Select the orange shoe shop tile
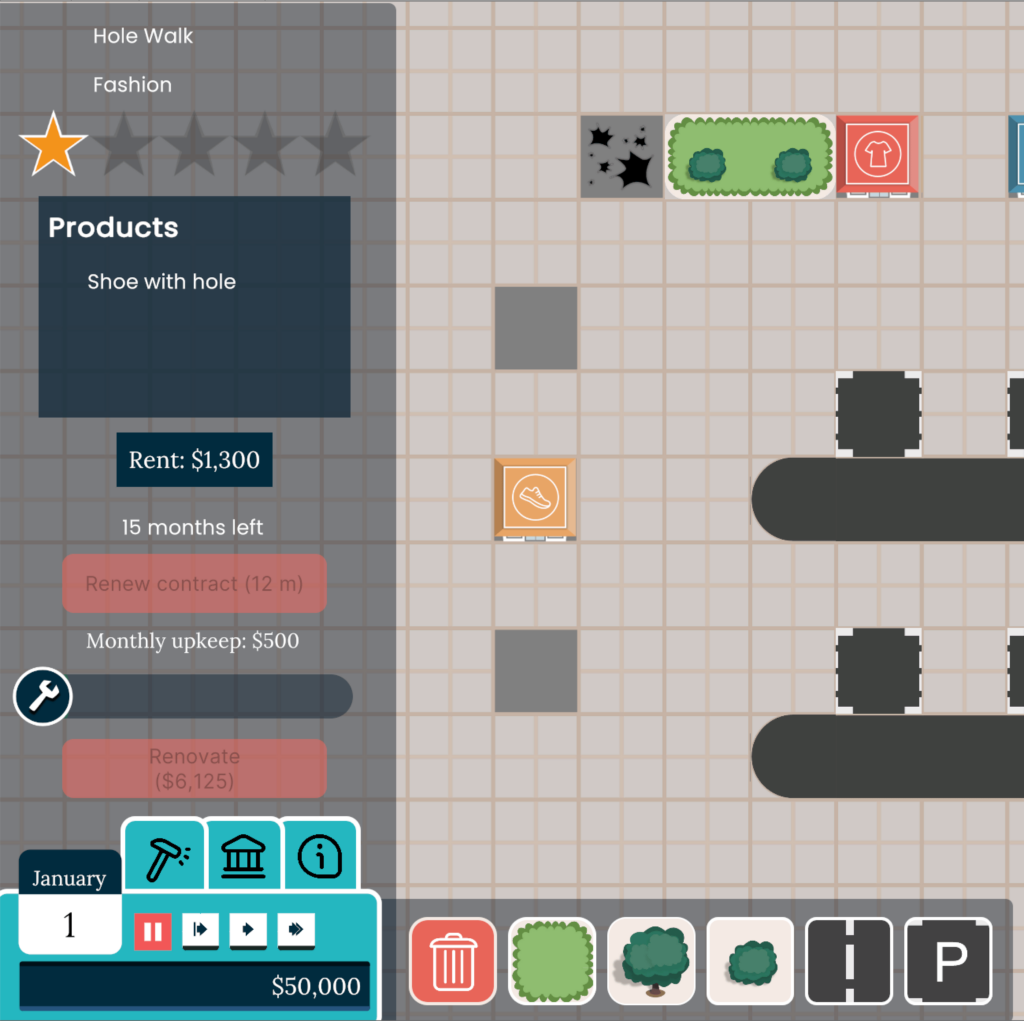Screen dimensions: 1024x1021 click(535, 499)
